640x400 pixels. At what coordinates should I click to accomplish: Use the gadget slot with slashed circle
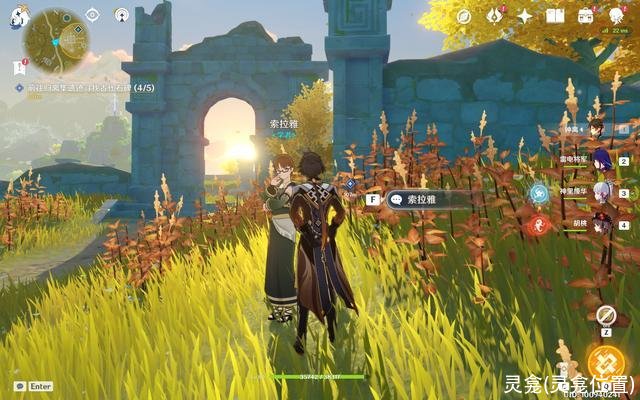(x=605, y=315)
